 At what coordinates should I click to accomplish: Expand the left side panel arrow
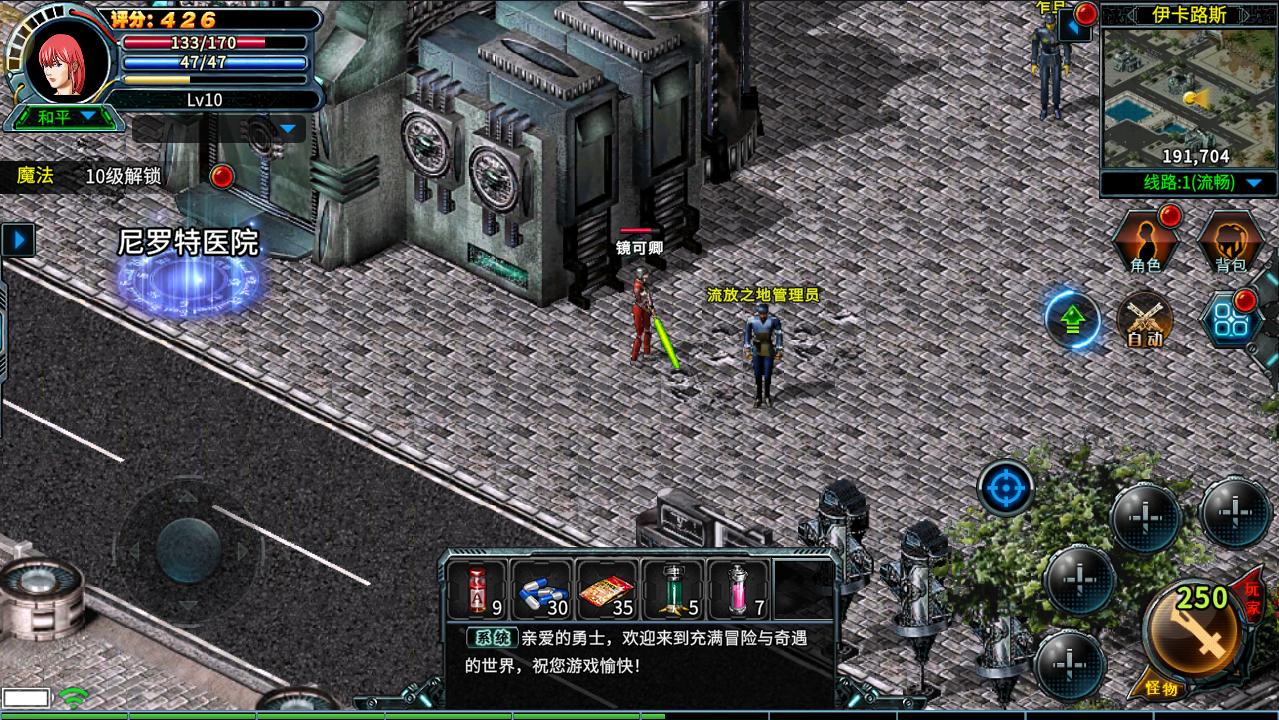[x=18, y=240]
